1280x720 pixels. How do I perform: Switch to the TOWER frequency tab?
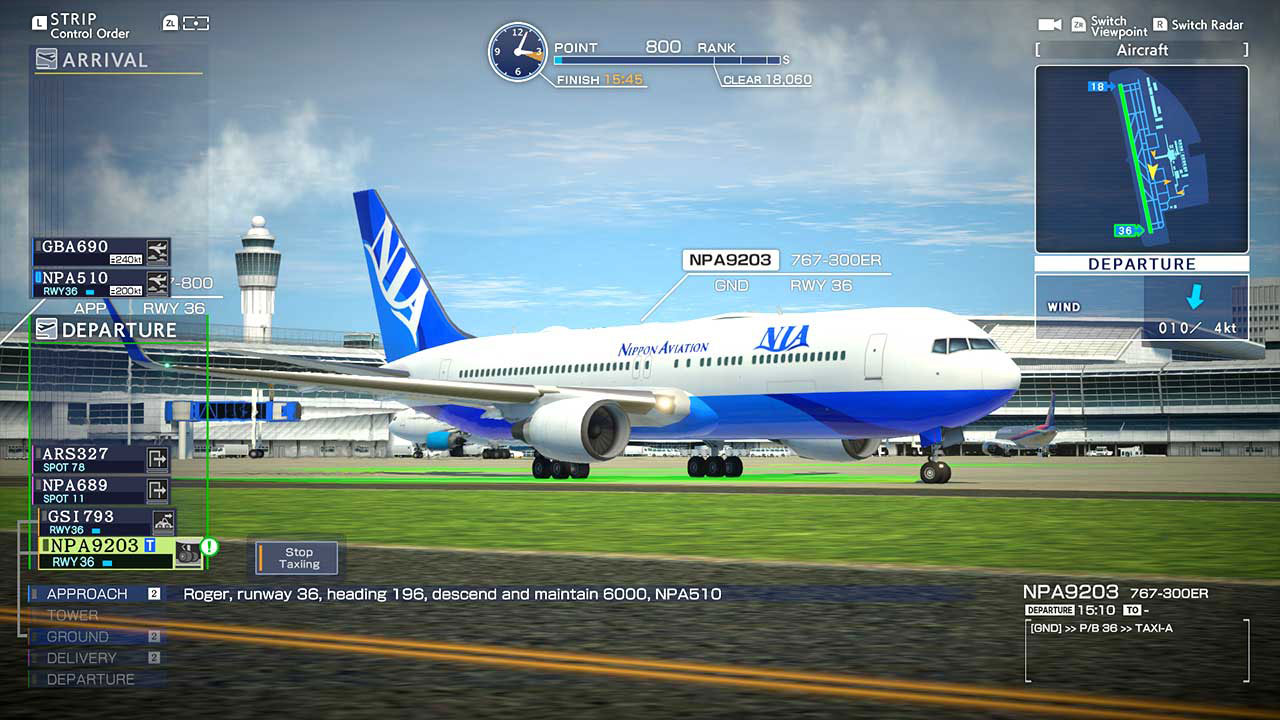(x=71, y=614)
